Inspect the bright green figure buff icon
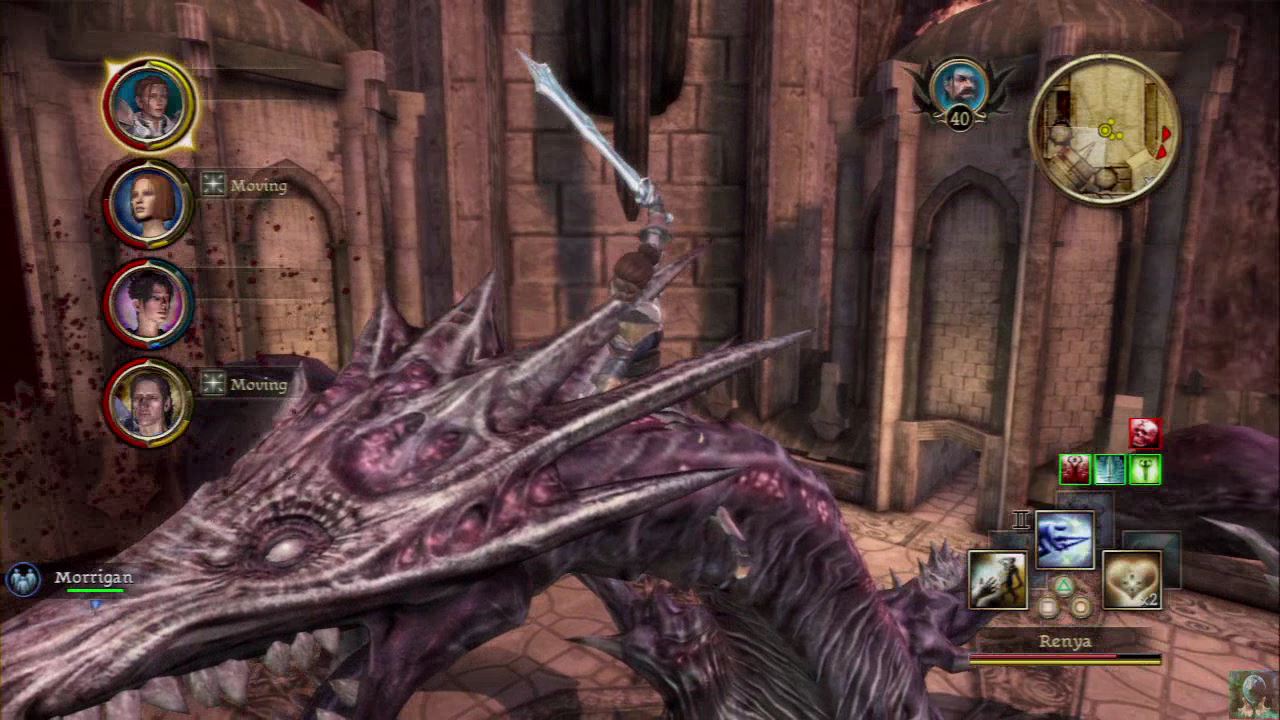 pos(1145,469)
